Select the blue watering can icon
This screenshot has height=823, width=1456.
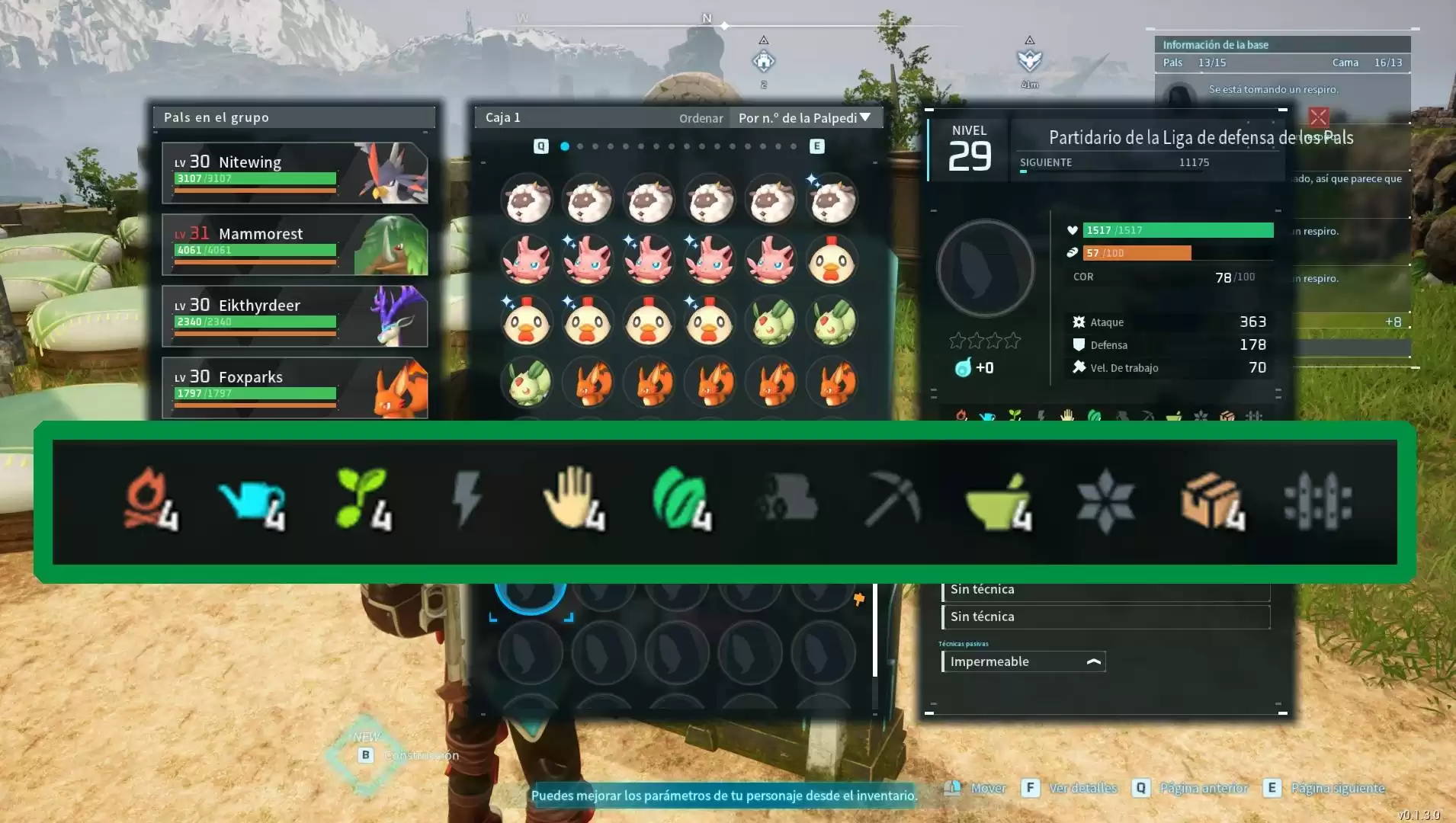[x=252, y=503]
